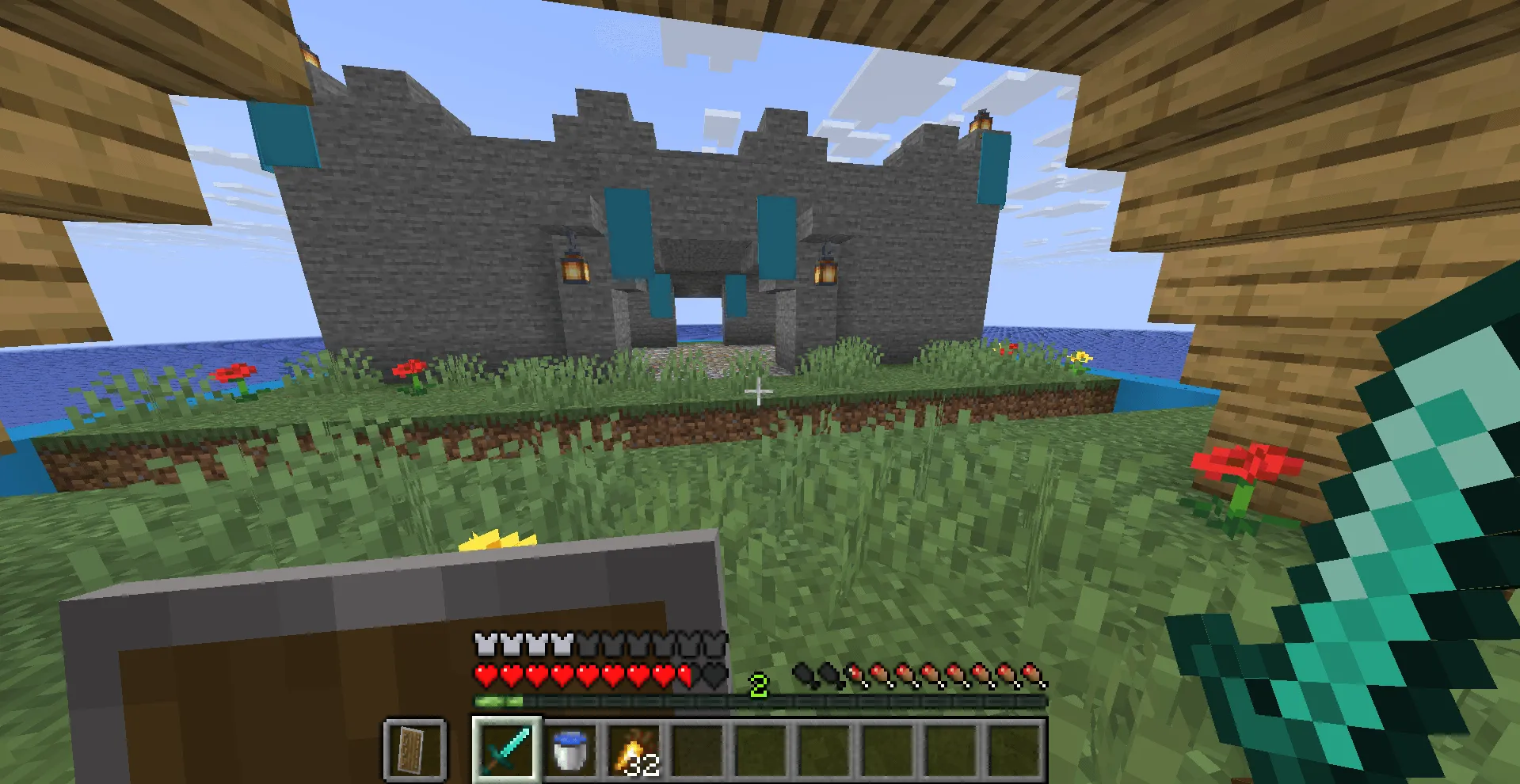The height and width of the screenshot is (784, 1520).
Task: Click the lantern hanging left of the gate
Action: coord(574,269)
